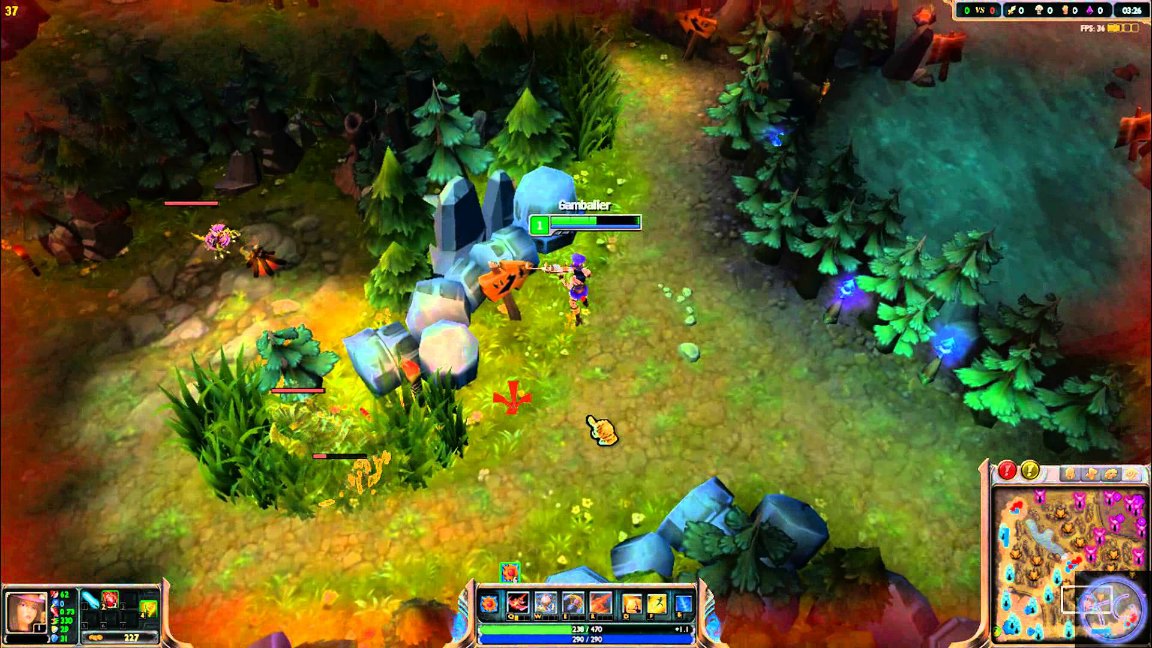1152x648 pixels.
Task: Click the rightmost button above the minimap
Action: coord(1131,474)
